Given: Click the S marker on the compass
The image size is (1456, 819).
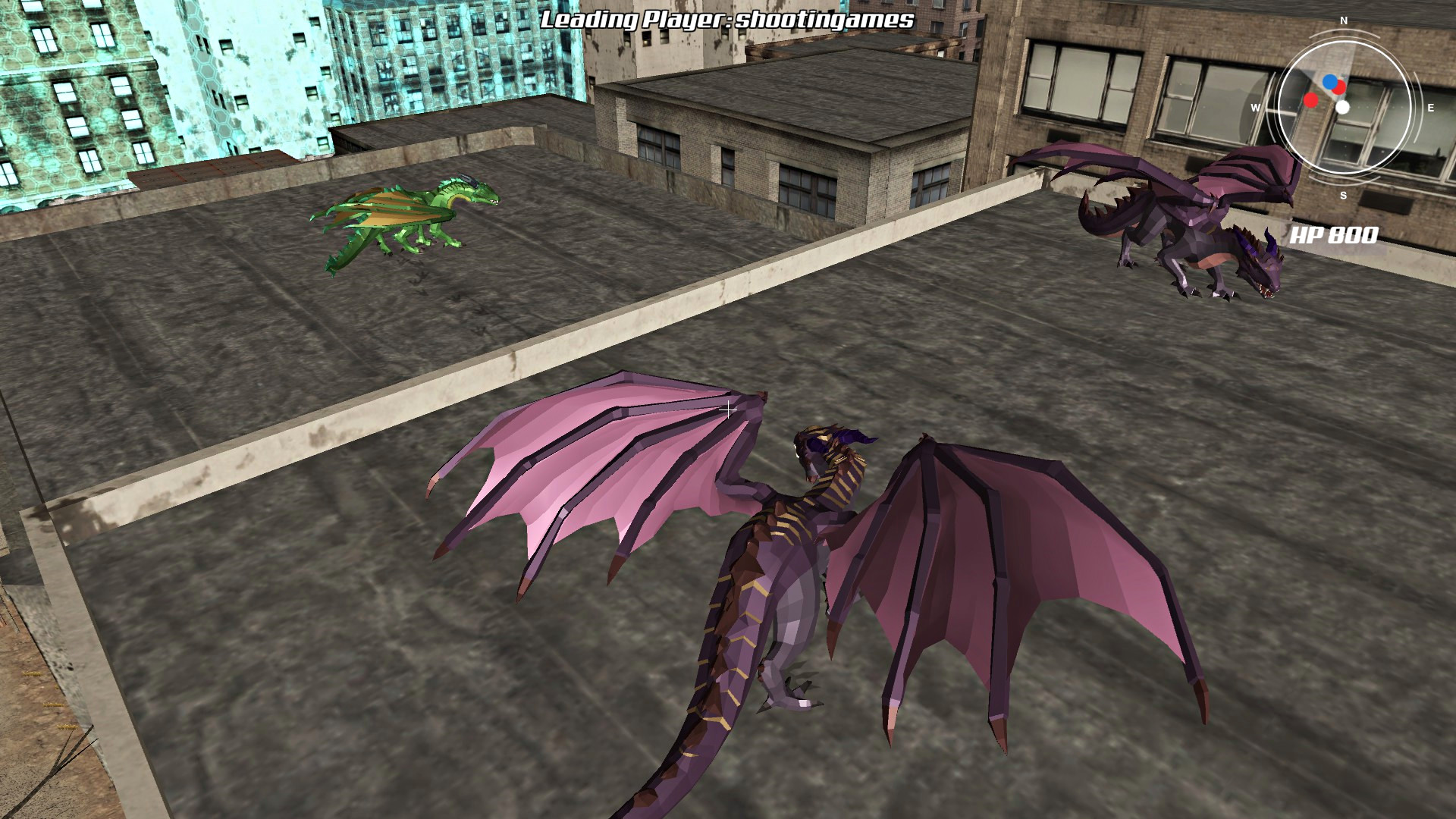Looking at the screenshot, I should coord(1343,196).
